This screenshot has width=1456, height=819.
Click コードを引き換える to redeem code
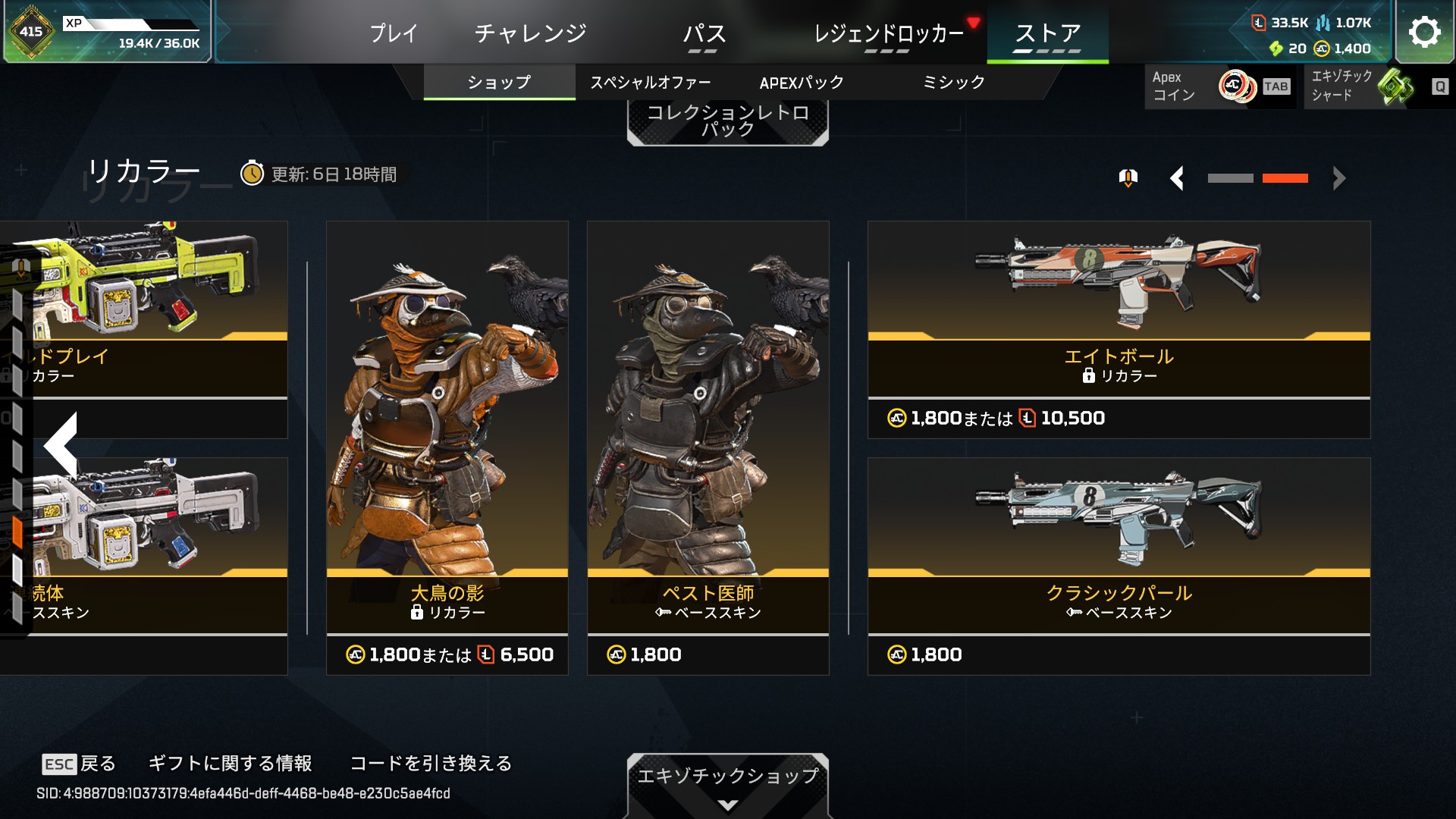pos(431,763)
